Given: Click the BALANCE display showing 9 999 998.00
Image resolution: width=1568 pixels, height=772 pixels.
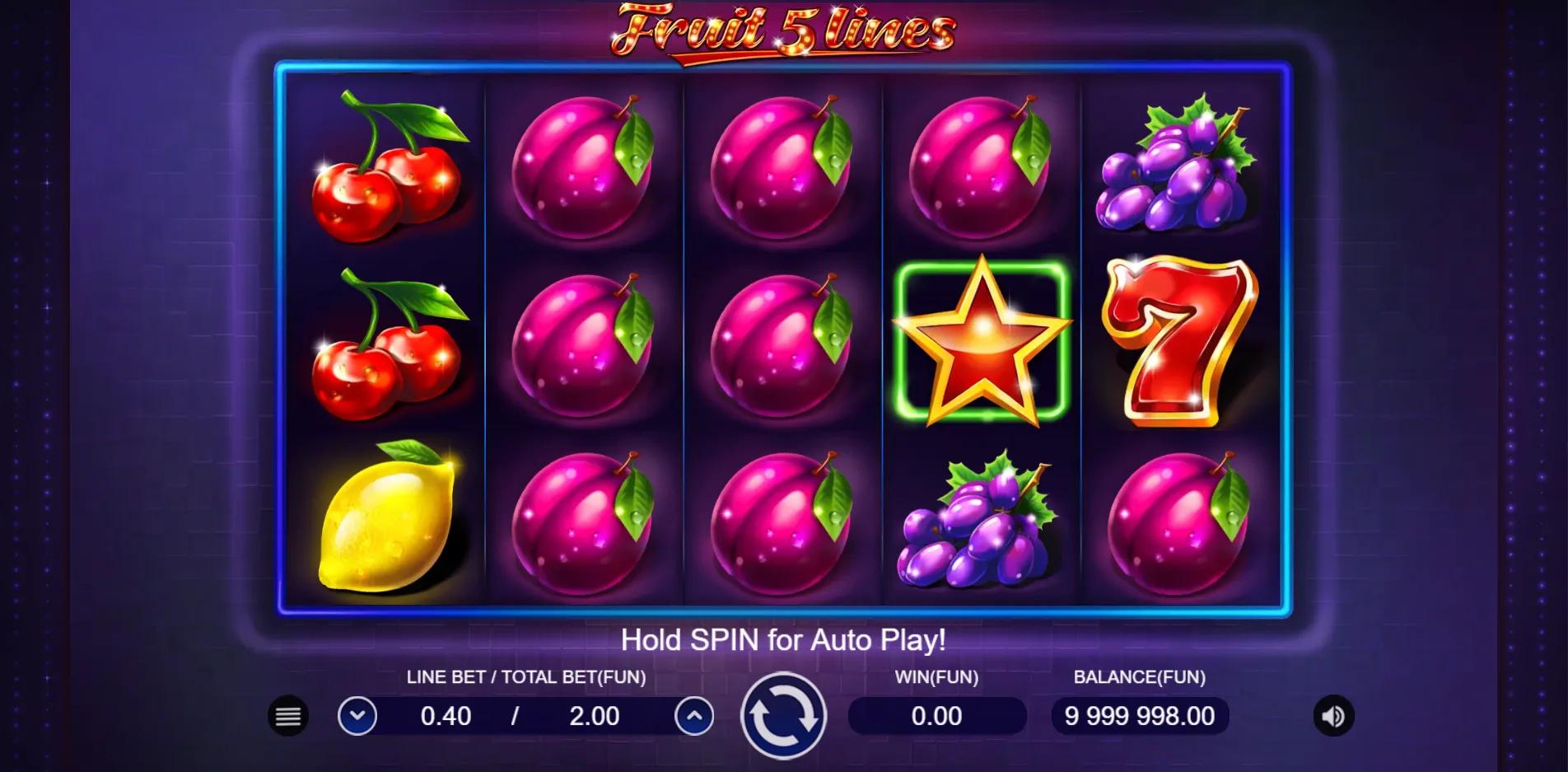Looking at the screenshot, I should pyautogui.click(x=1138, y=716).
